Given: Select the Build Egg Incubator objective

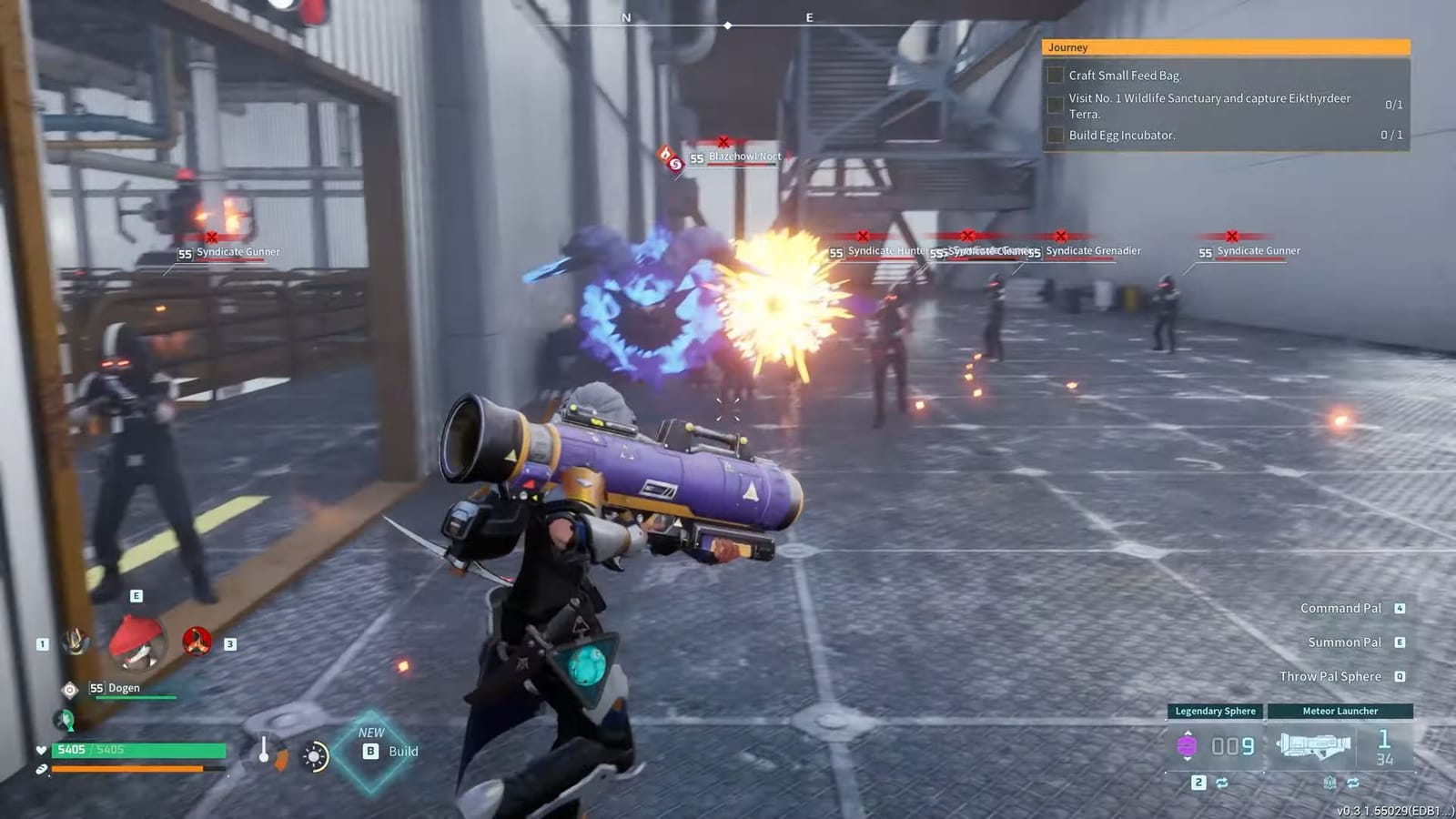Looking at the screenshot, I should [x=1121, y=136].
